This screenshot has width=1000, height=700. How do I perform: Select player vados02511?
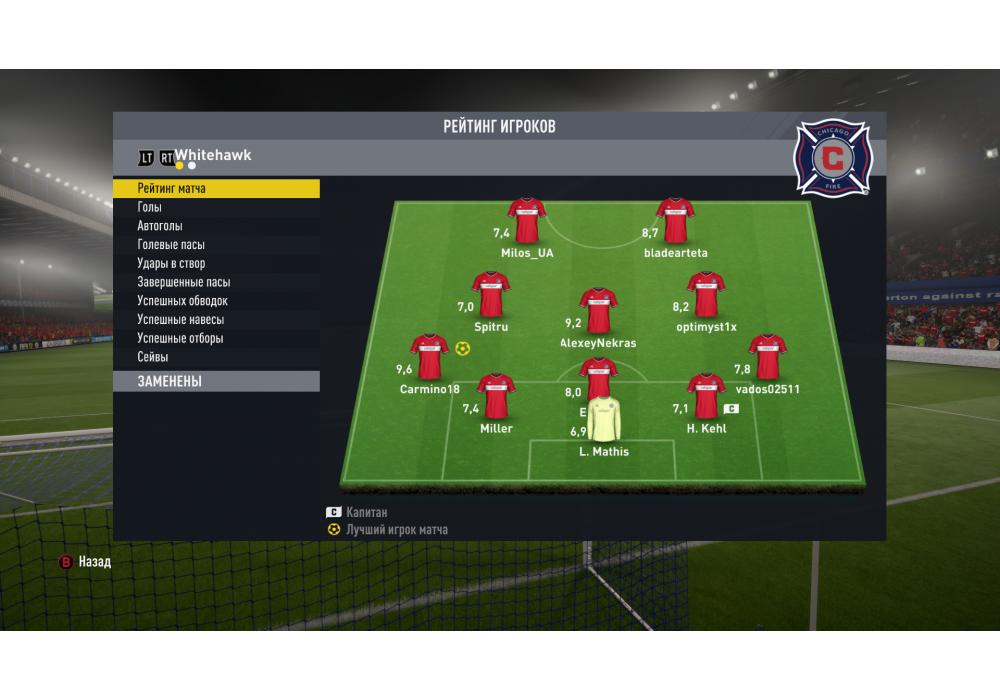tap(767, 357)
